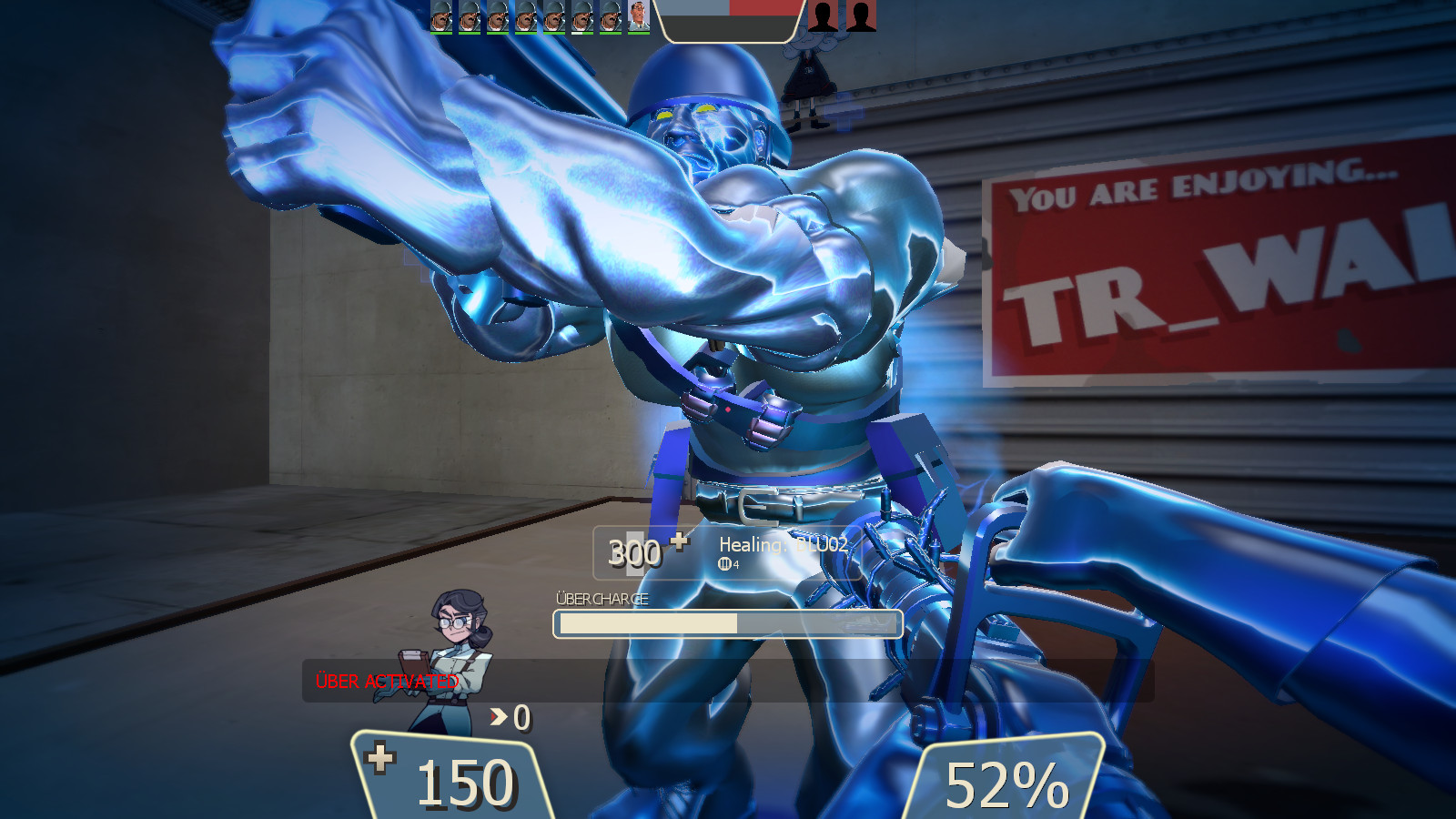Expand the 300 health info box
Screen dimensions: 1456x819
coord(637,553)
